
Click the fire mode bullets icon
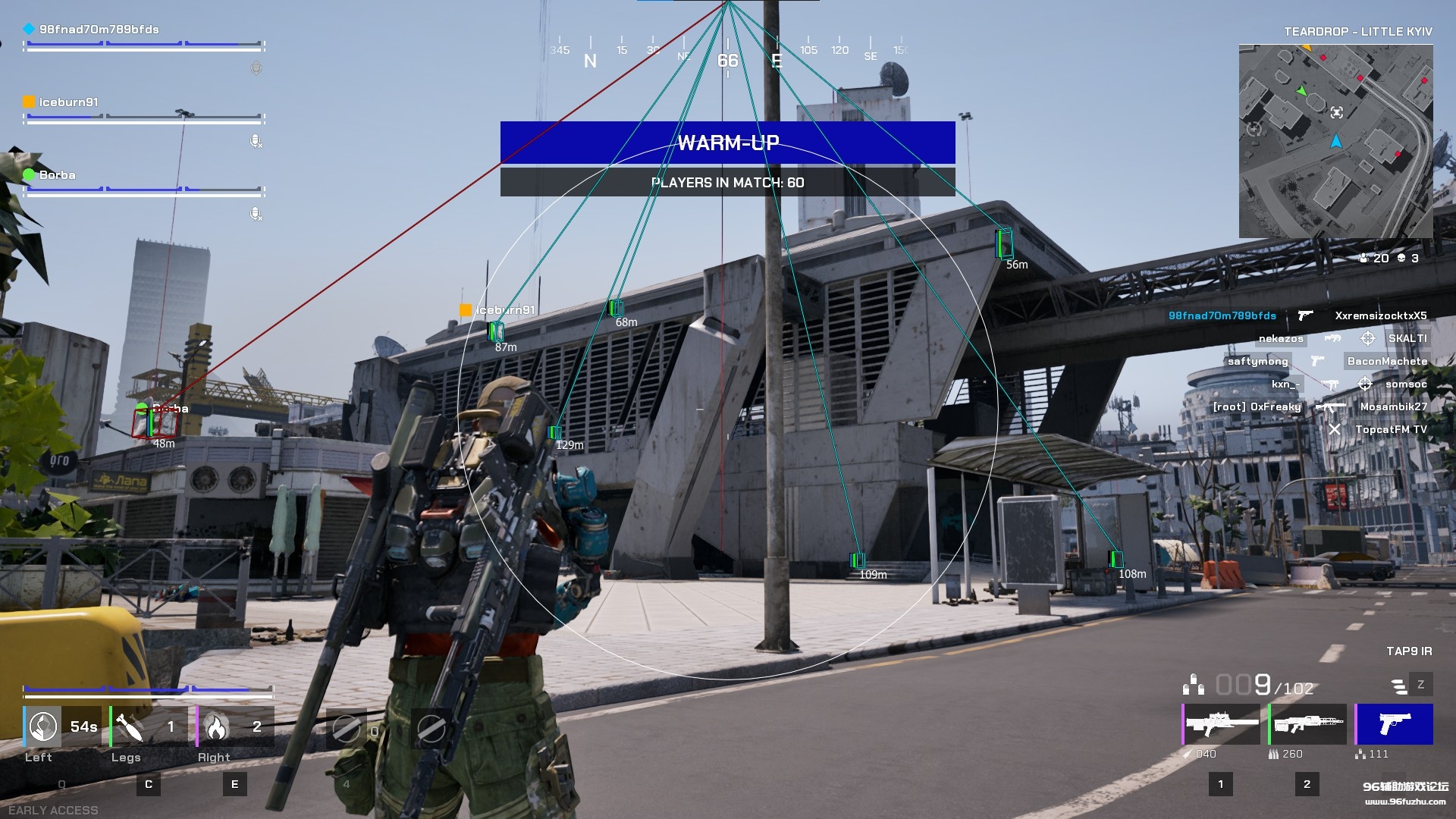click(1399, 686)
